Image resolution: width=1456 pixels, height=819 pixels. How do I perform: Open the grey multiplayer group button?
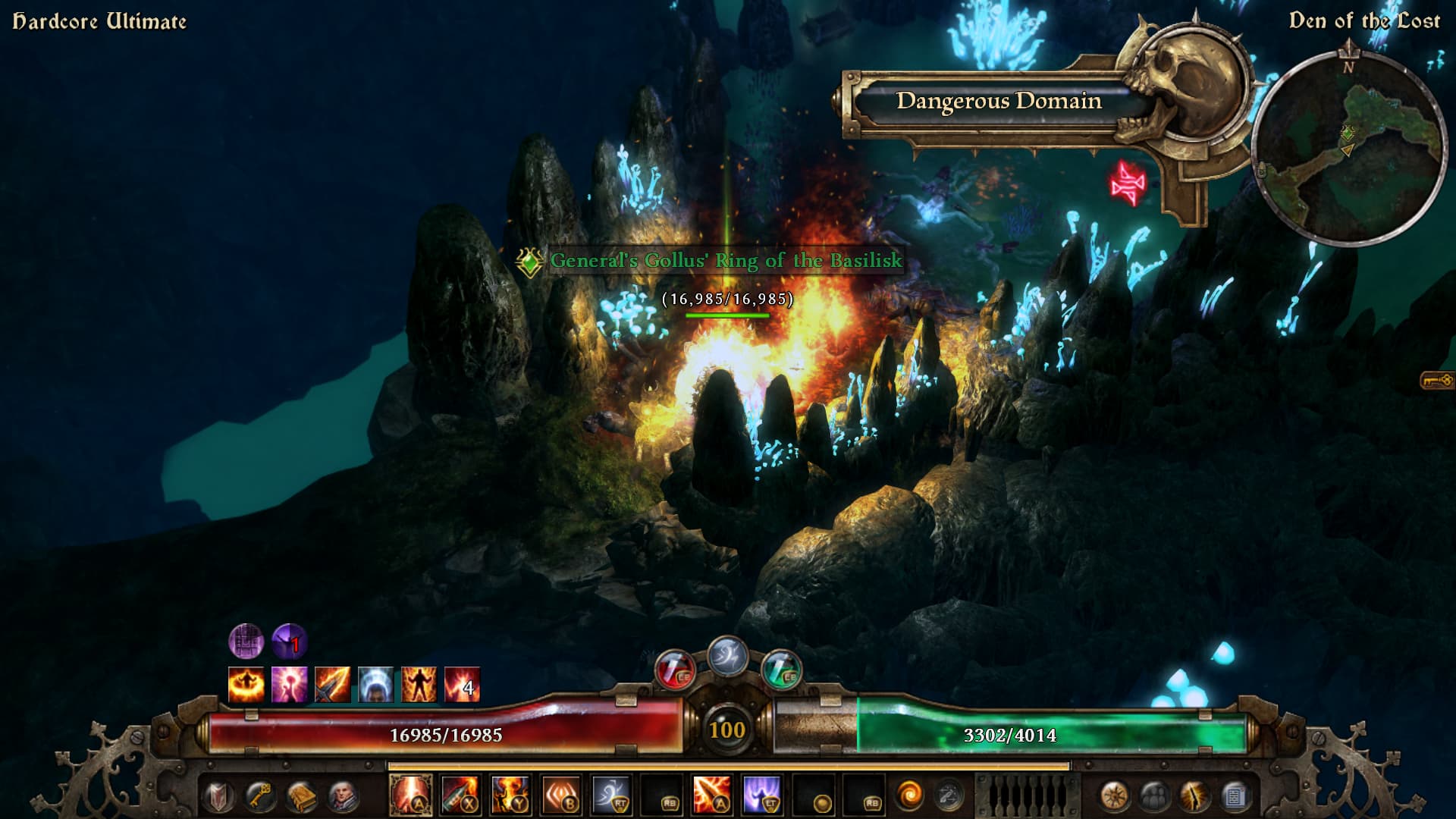1154,796
